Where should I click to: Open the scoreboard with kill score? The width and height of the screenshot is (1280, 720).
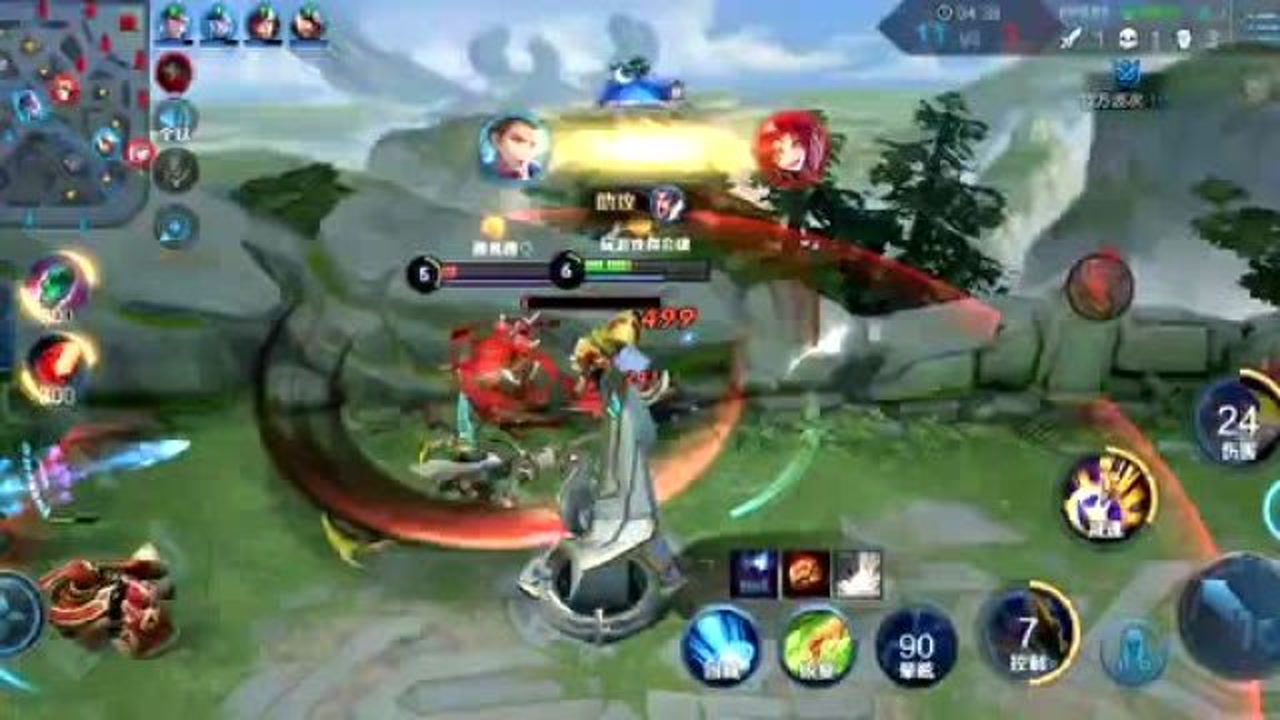[x=970, y=28]
